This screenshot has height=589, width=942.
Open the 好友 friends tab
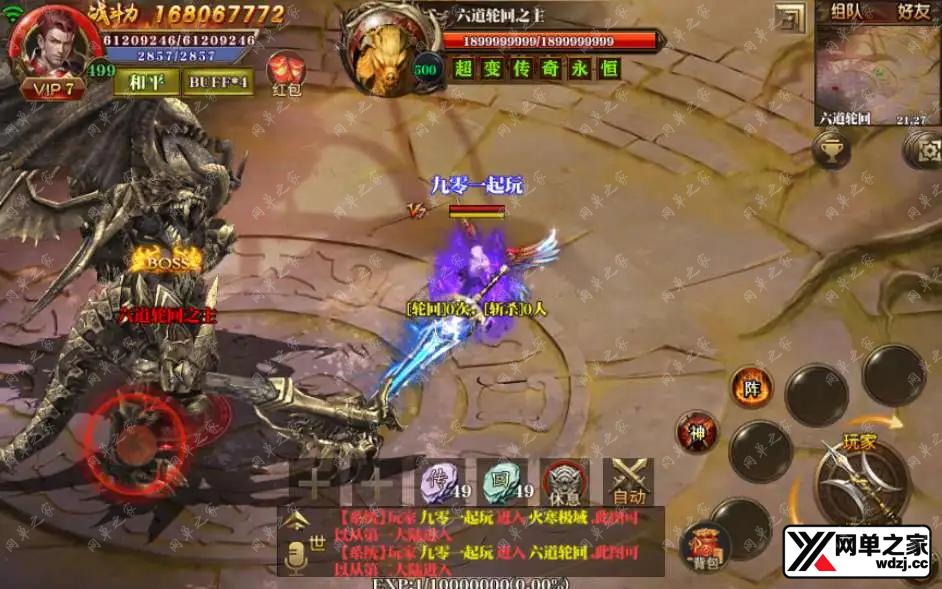click(912, 13)
